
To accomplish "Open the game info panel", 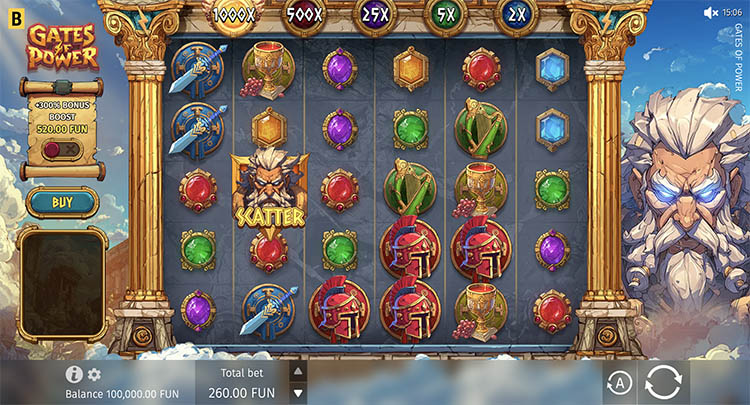I will tap(74, 374).
